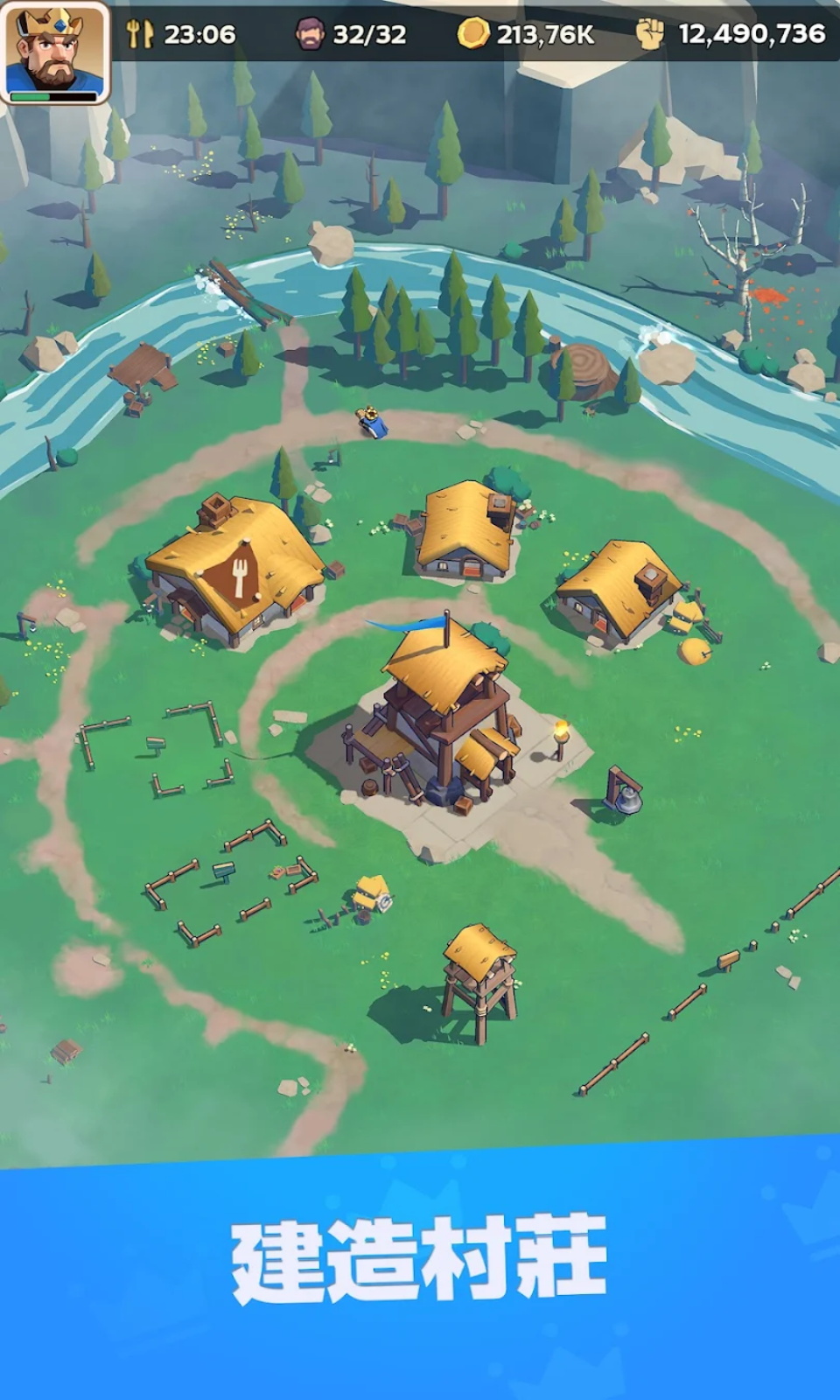Tap the gold coin currency icon
The height and width of the screenshot is (1400, 840).
click(x=473, y=33)
